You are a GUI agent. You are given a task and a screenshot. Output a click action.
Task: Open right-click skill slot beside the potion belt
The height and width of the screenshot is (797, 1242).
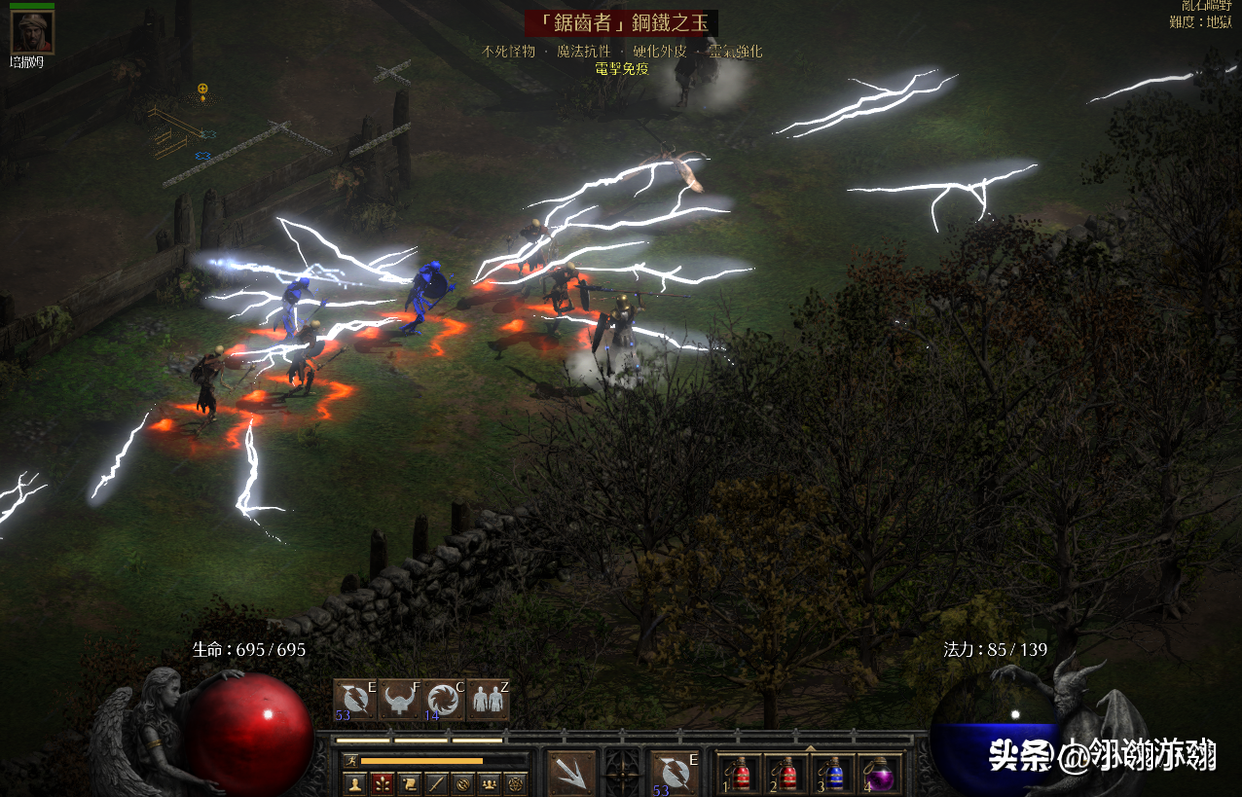[674, 772]
